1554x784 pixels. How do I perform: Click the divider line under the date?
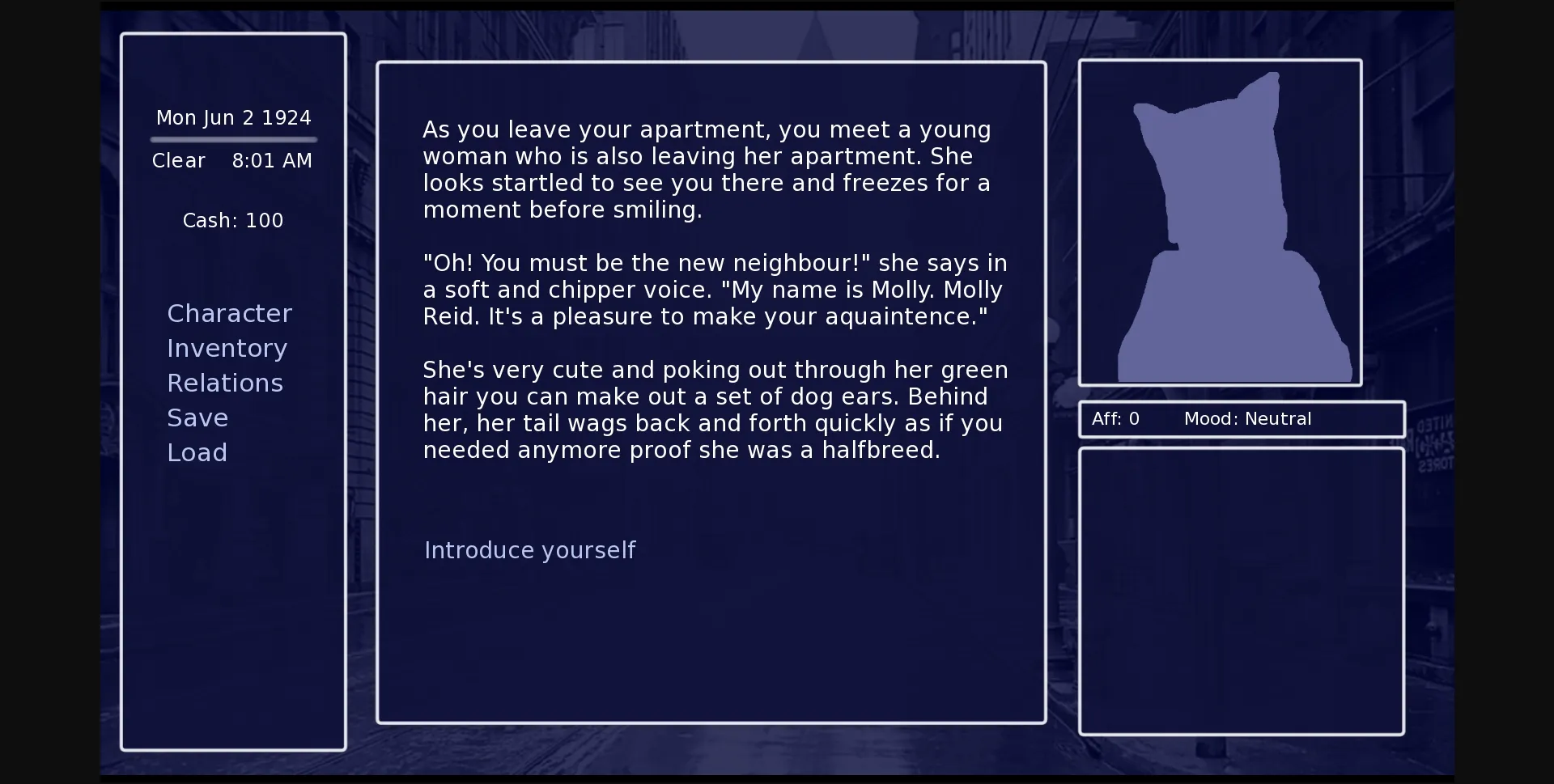coord(233,139)
